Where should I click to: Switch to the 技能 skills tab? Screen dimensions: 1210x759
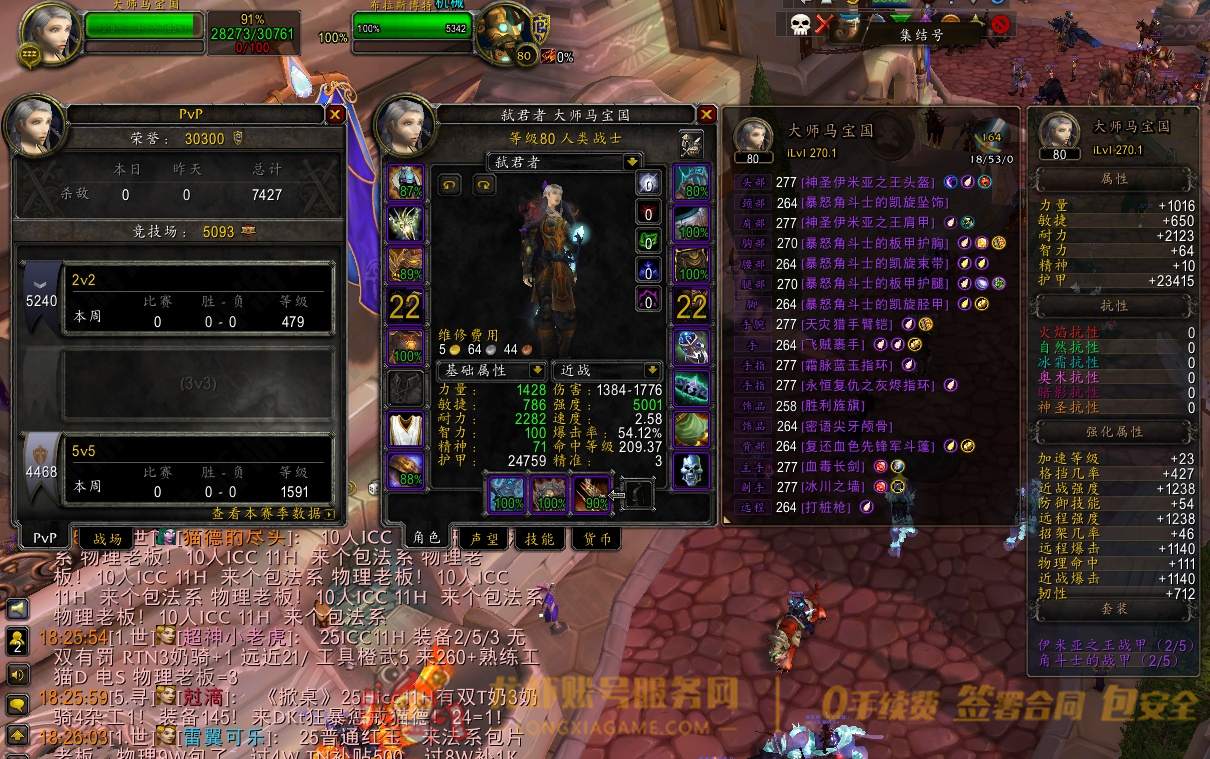point(539,539)
